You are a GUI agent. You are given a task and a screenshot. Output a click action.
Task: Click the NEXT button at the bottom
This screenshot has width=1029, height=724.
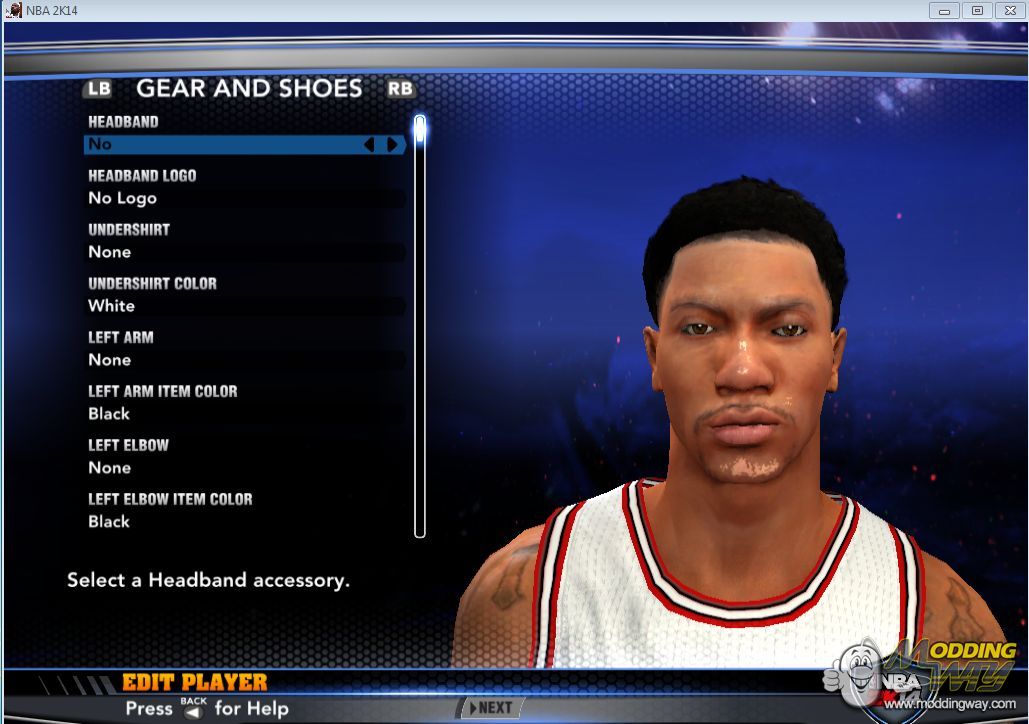490,707
